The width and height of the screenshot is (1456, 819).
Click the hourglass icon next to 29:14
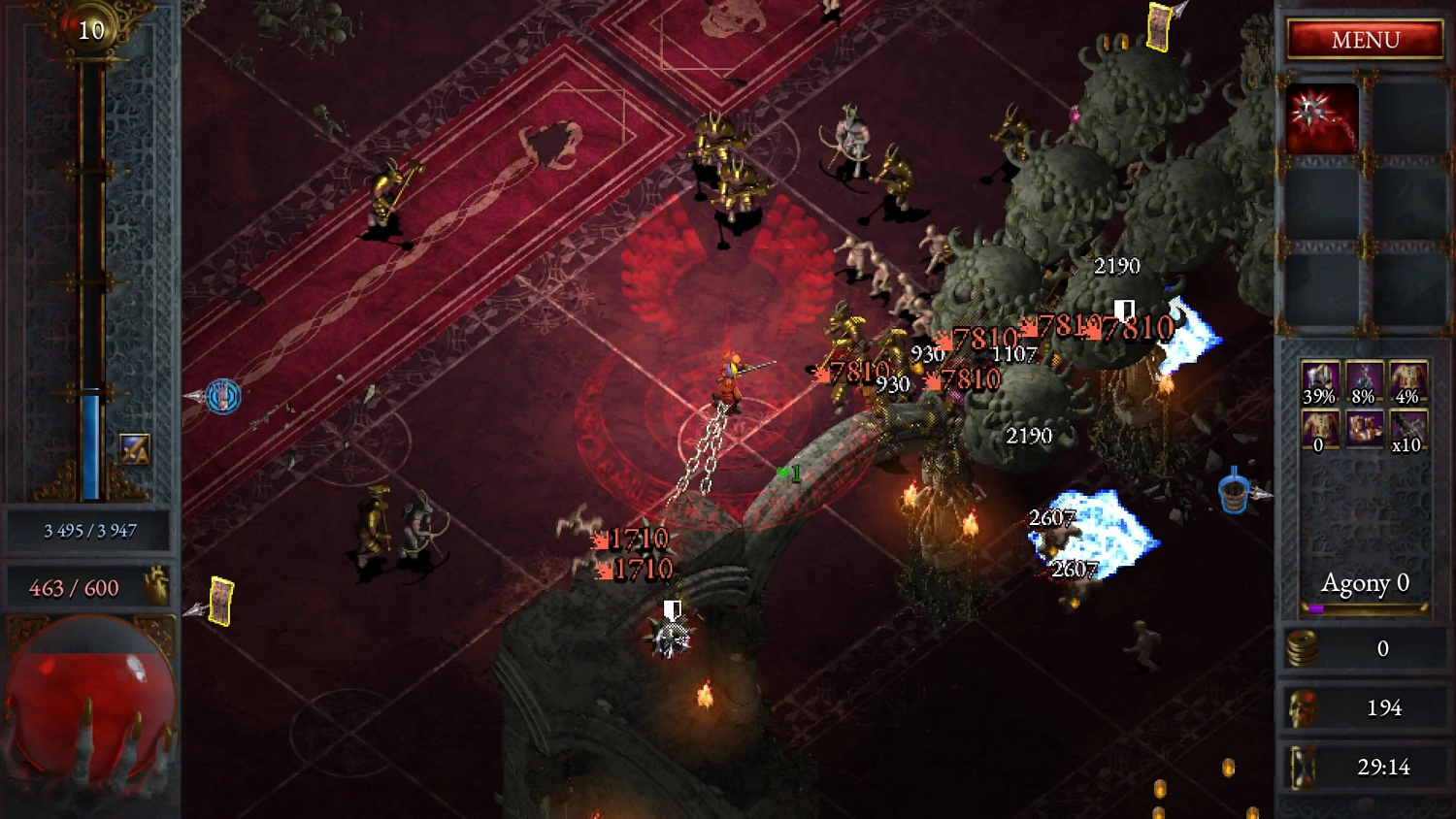pyautogui.click(x=1305, y=767)
